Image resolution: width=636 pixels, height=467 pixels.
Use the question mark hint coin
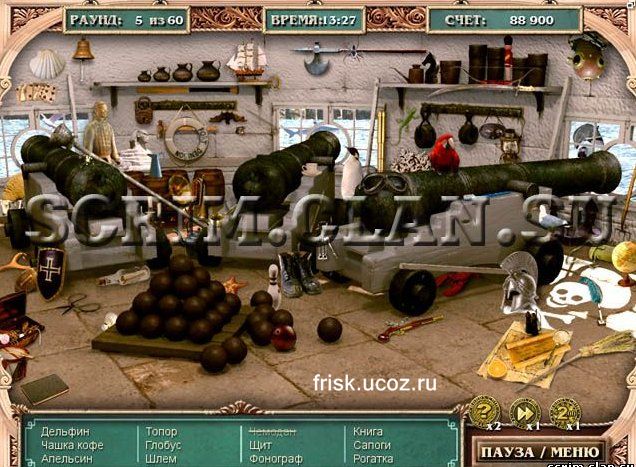485,411
